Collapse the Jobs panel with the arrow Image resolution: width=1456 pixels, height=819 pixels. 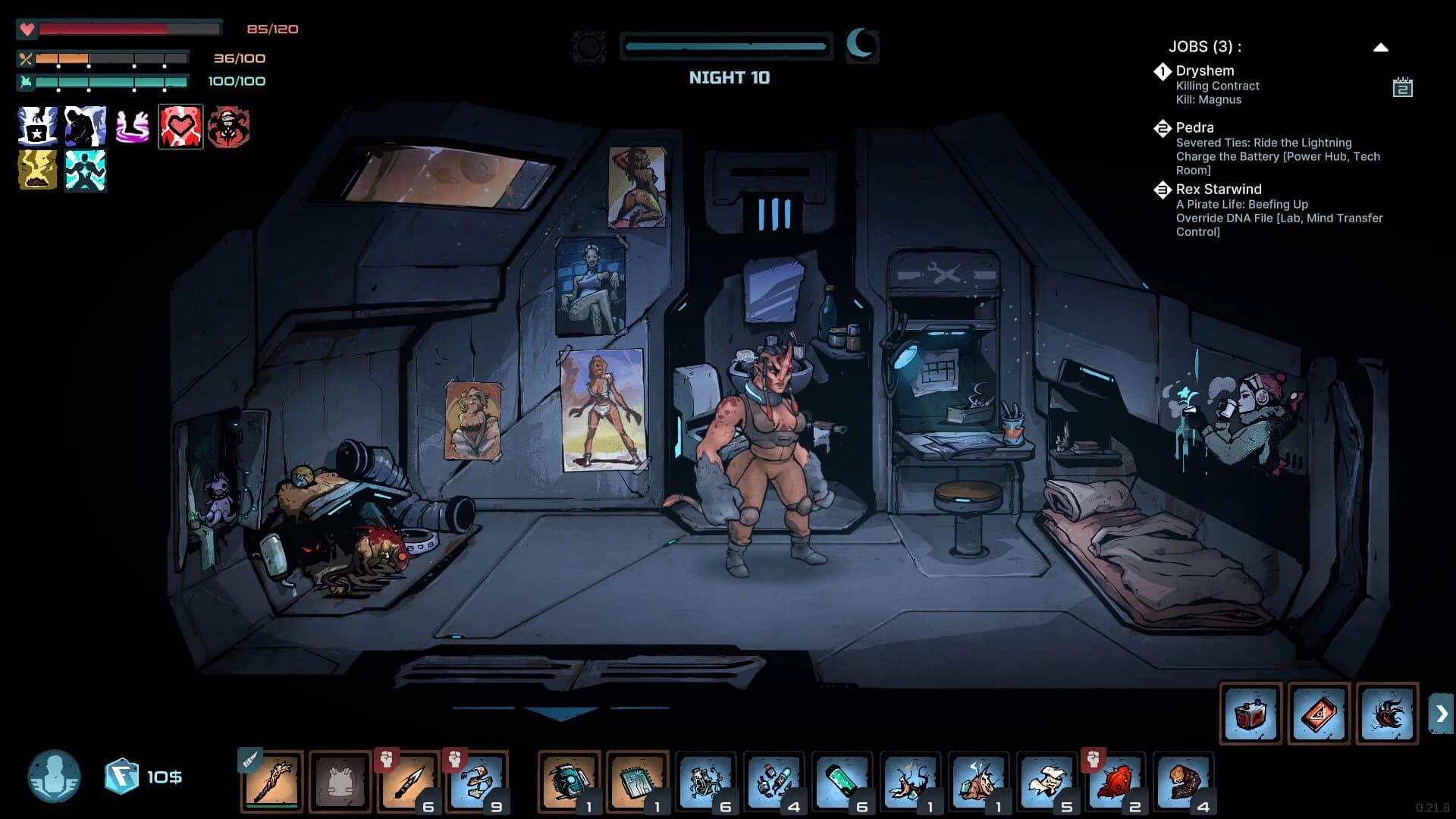coord(1382,46)
